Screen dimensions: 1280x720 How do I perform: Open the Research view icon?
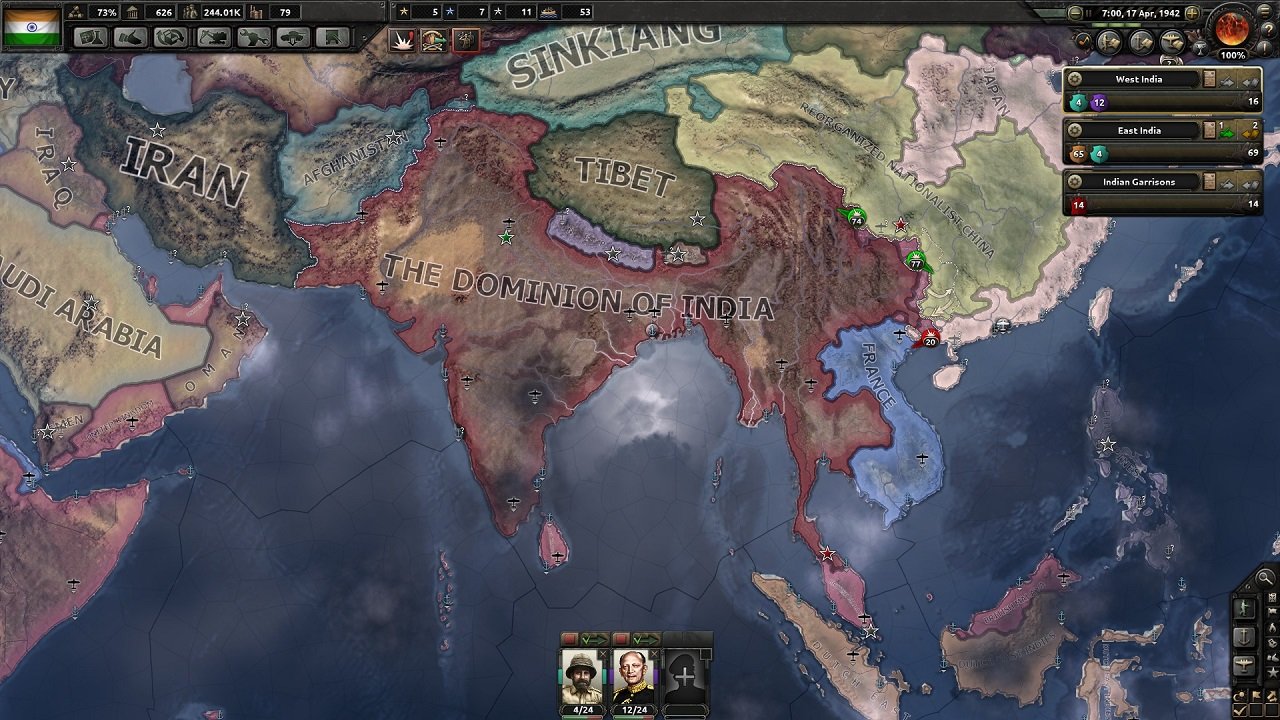click(x=92, y=41)
